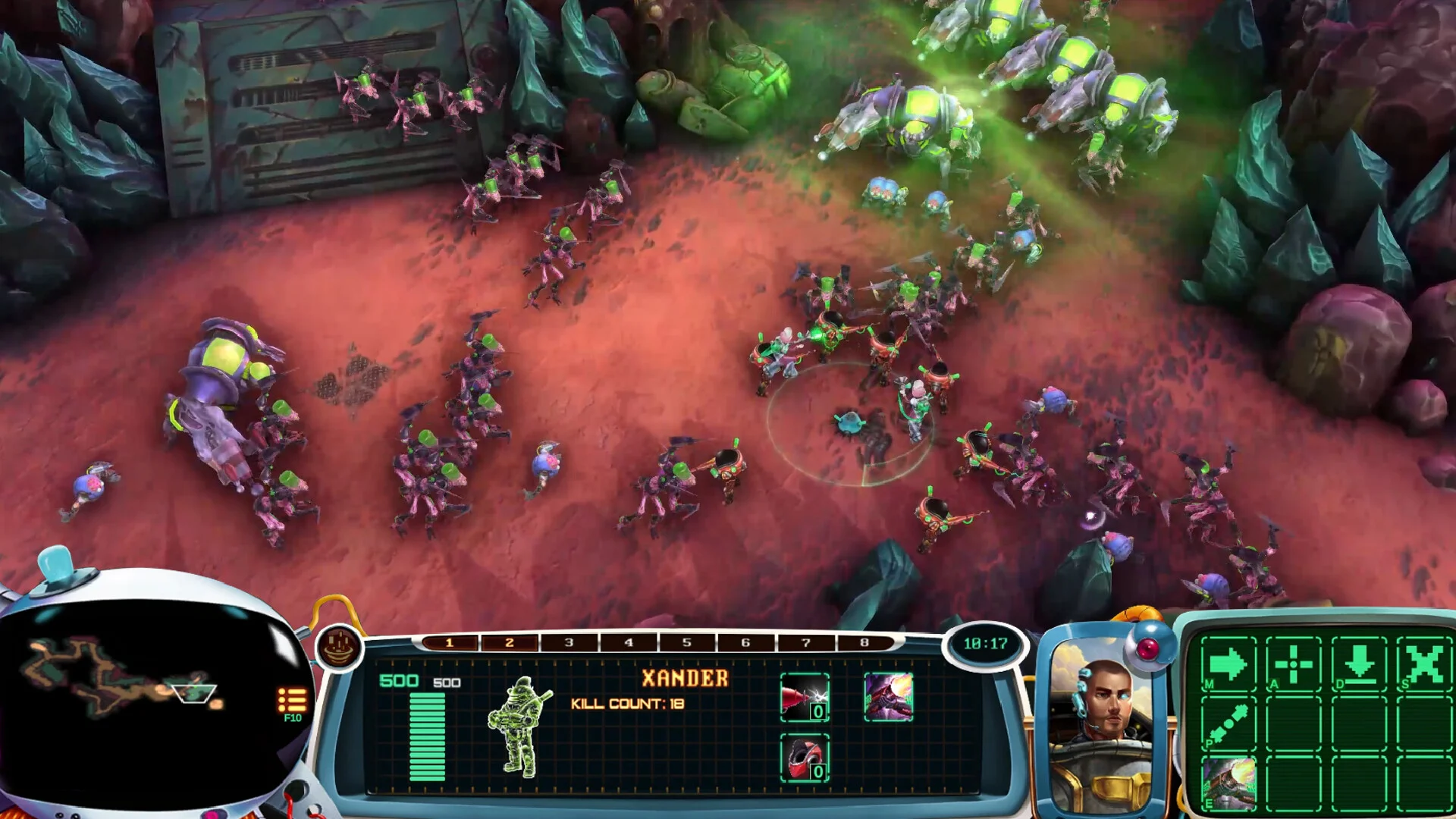Open the game menu list icon

click(292, 700)
